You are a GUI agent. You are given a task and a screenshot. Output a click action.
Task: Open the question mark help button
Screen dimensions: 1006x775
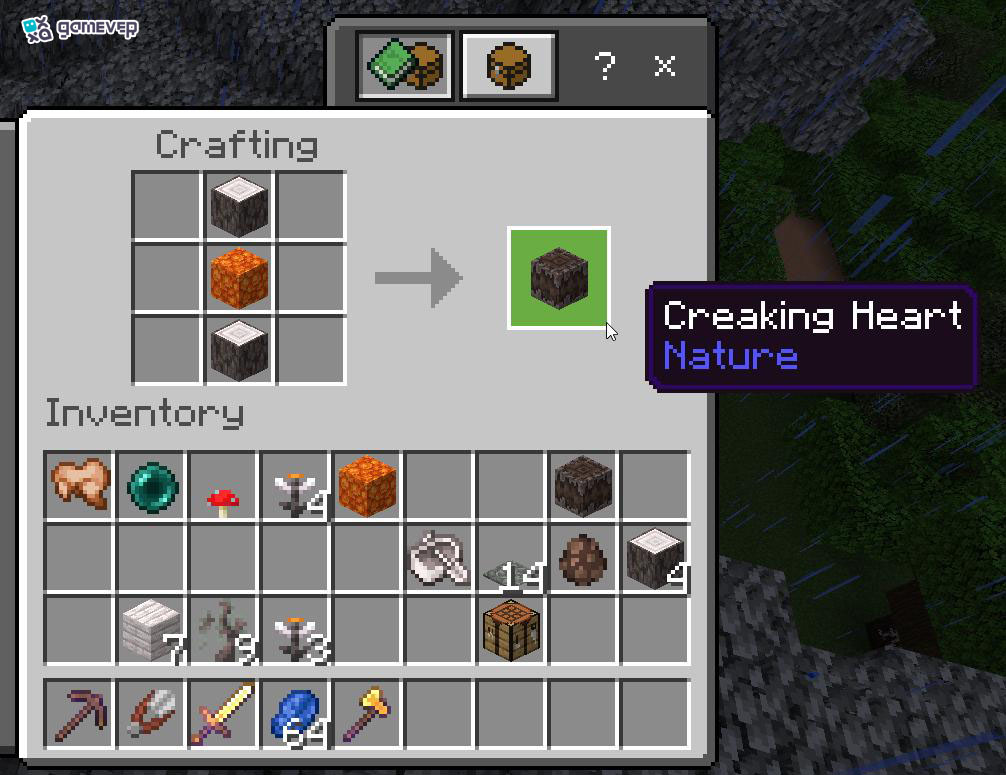(604, 66)
